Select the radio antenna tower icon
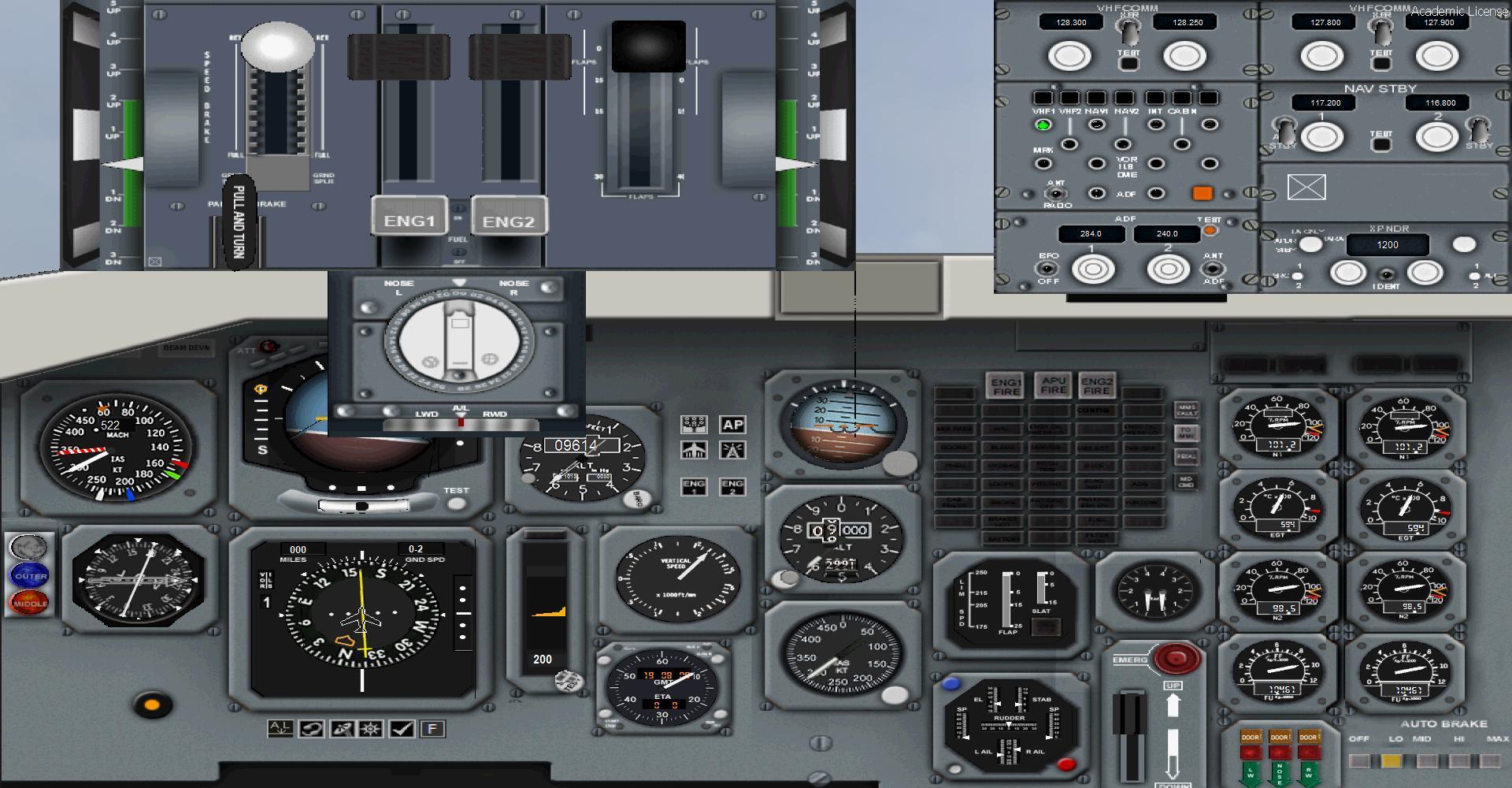Image resolution: width=1512 pixels, height=788 pixels. 731,451
